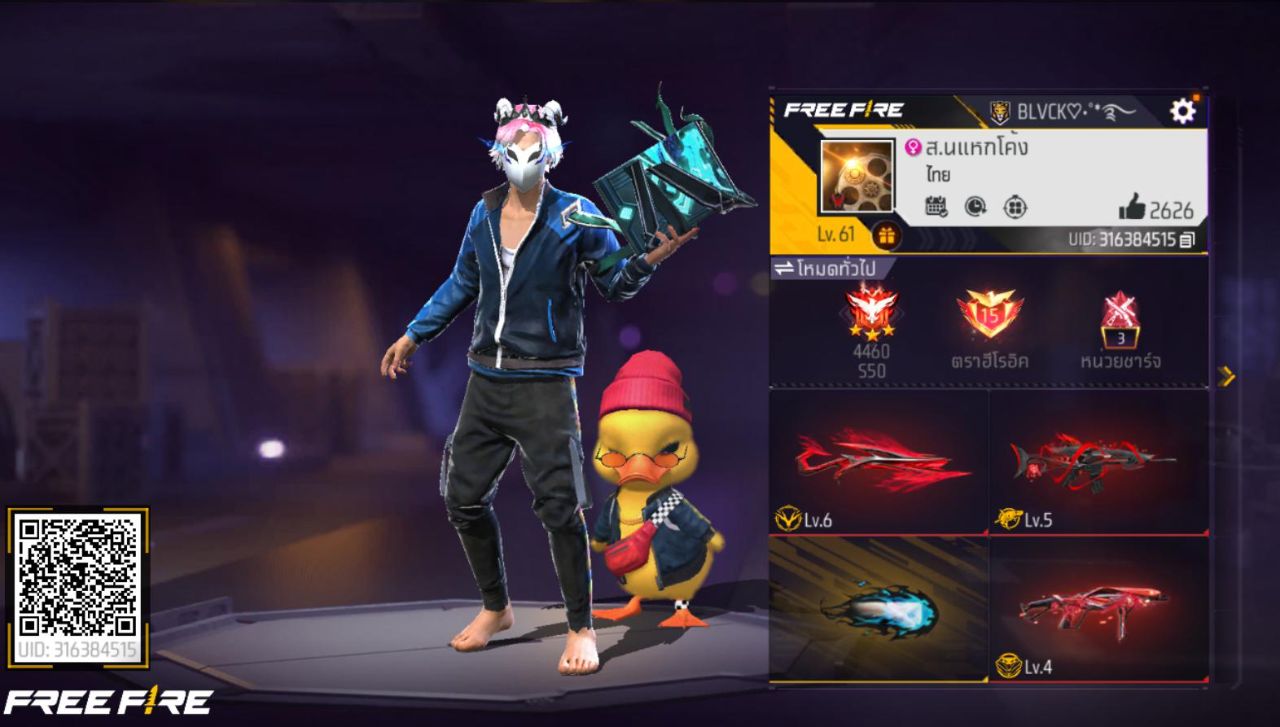The image size is (1280, 727).
Task: Open the settings gear menu
Action: tap(1180, 110)
